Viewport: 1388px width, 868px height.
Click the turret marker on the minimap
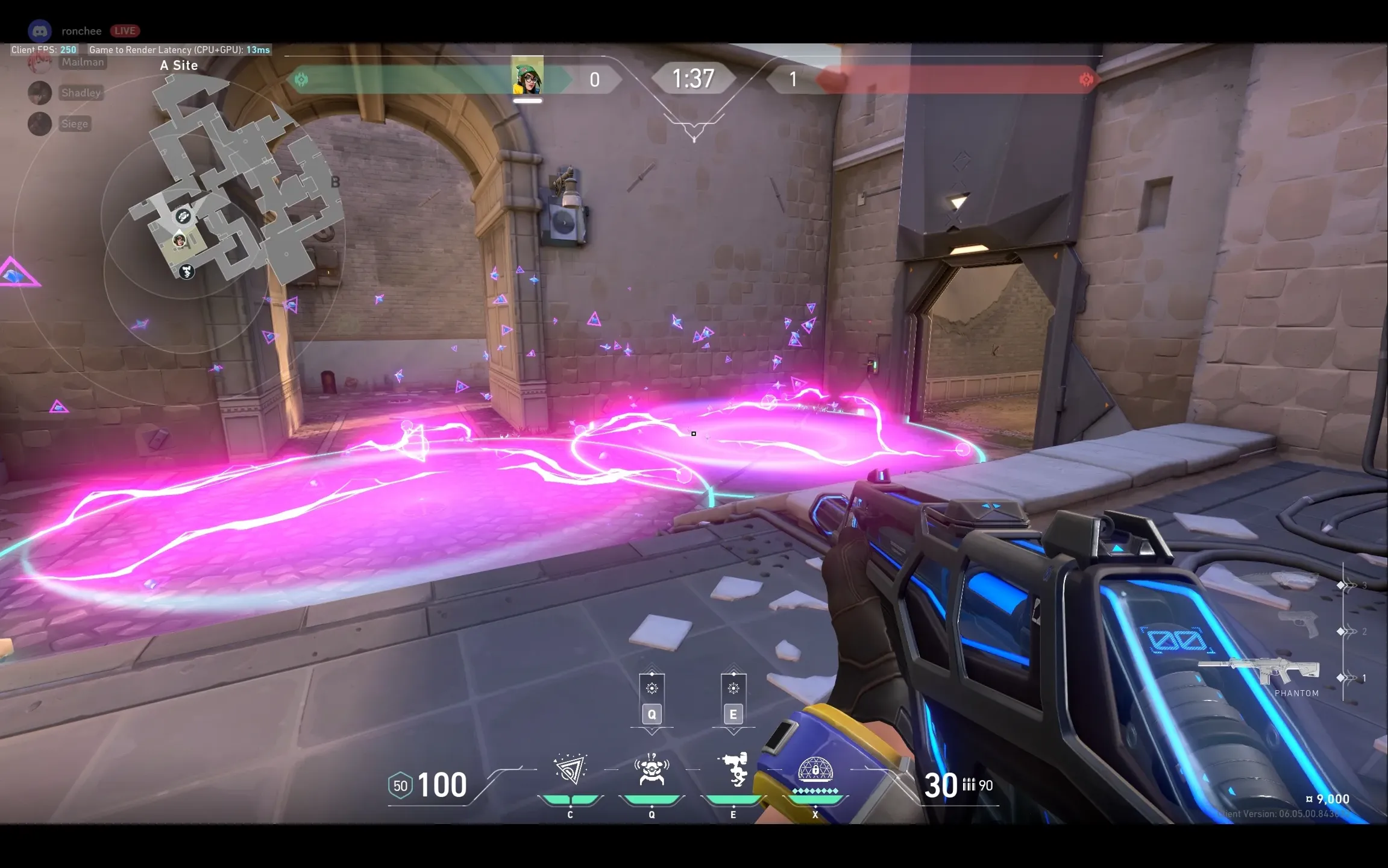tap(187, 272)
